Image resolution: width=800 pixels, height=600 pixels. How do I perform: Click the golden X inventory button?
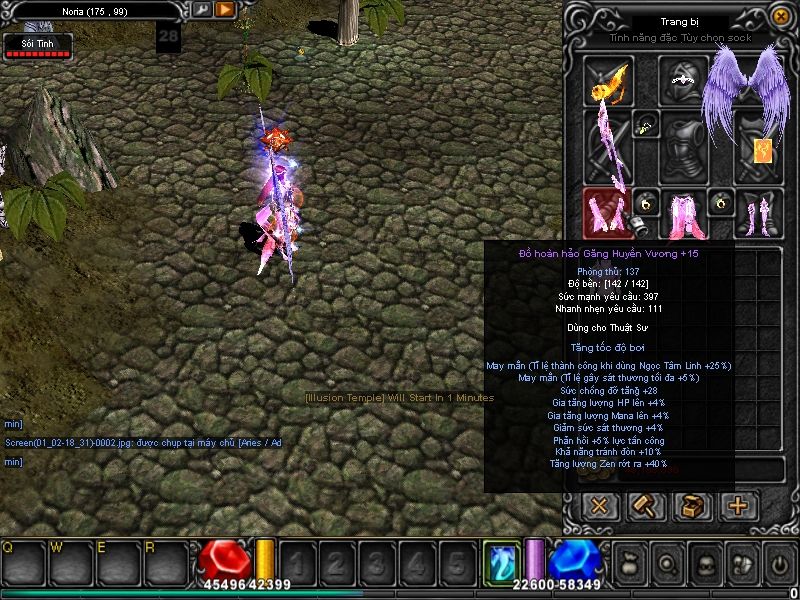[x=599, y=505]
